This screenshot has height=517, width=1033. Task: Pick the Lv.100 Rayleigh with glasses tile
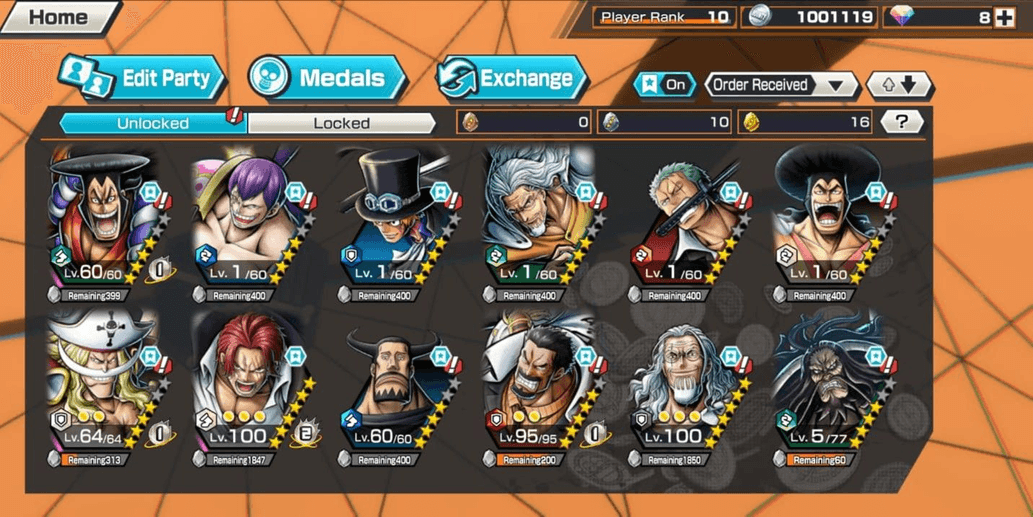682,390
